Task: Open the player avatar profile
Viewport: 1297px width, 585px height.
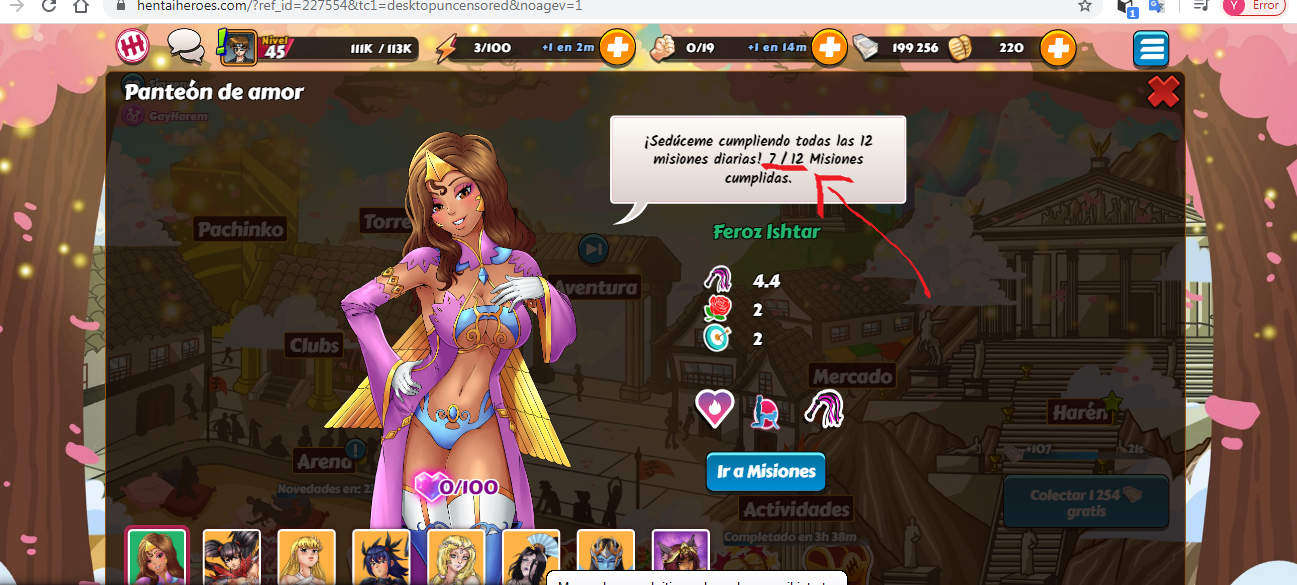Action: (239, 47)
